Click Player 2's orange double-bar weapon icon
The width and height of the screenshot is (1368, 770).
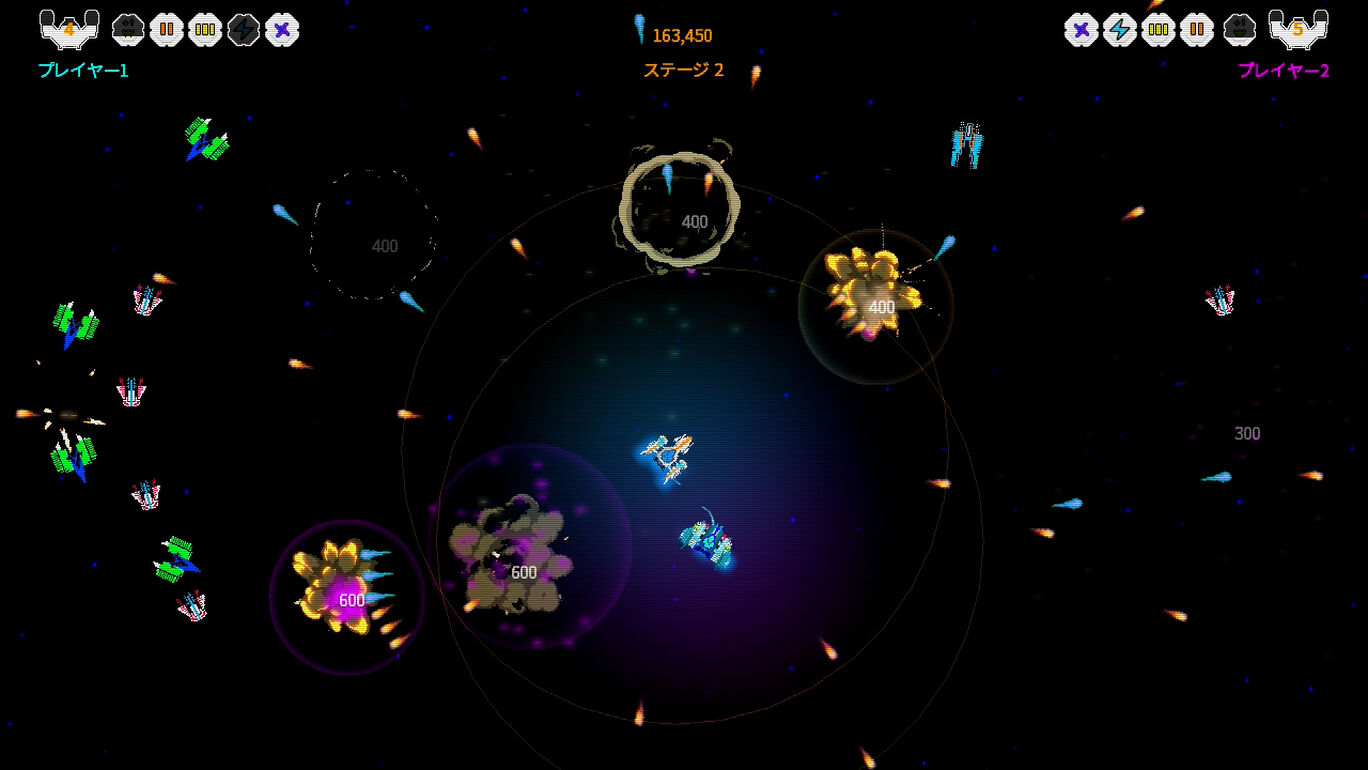coord(1198,29)
